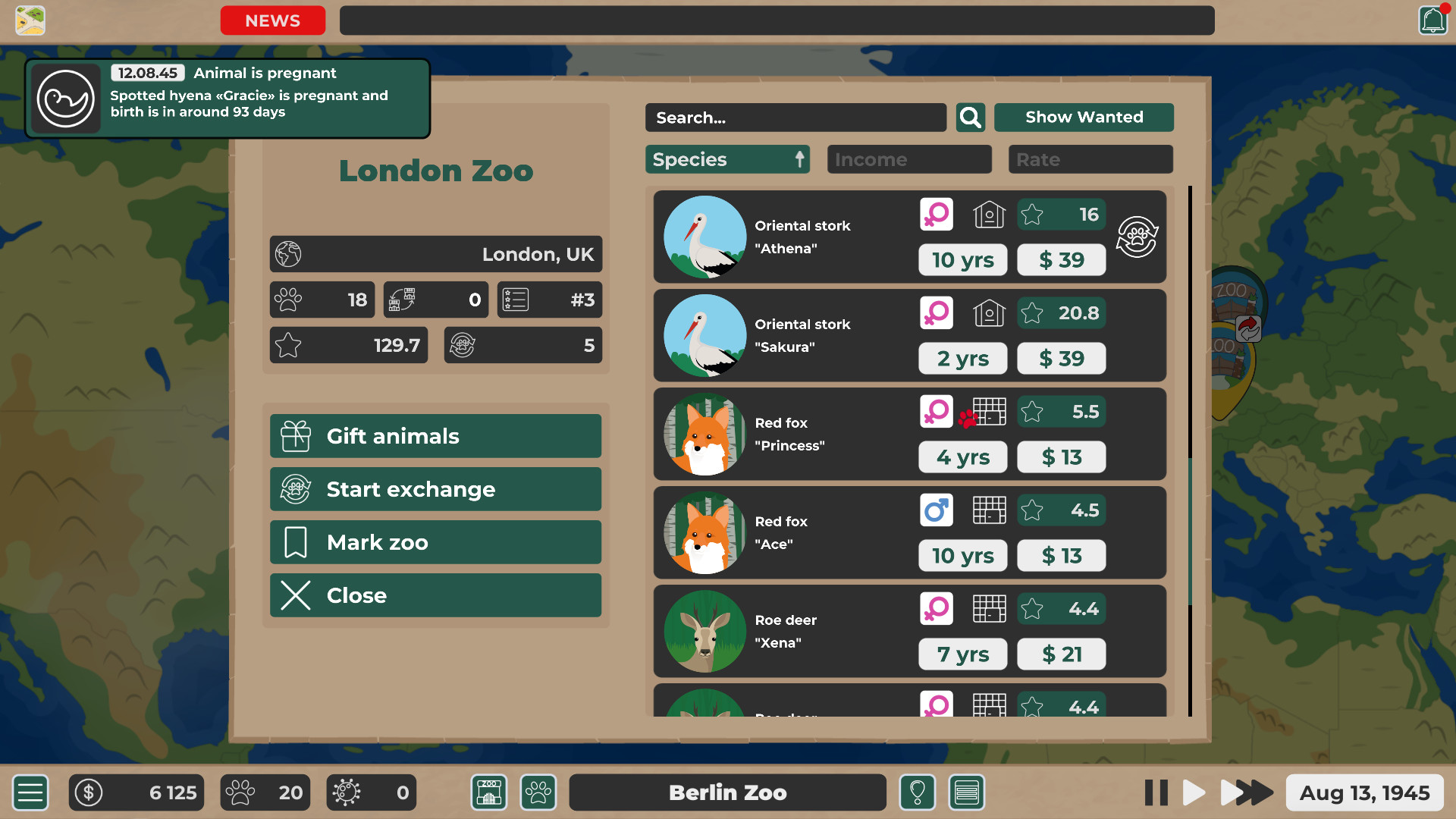Open the main menu via the hamburger icon
Viewport: 1456px width, 819px height.
(30, 792)
